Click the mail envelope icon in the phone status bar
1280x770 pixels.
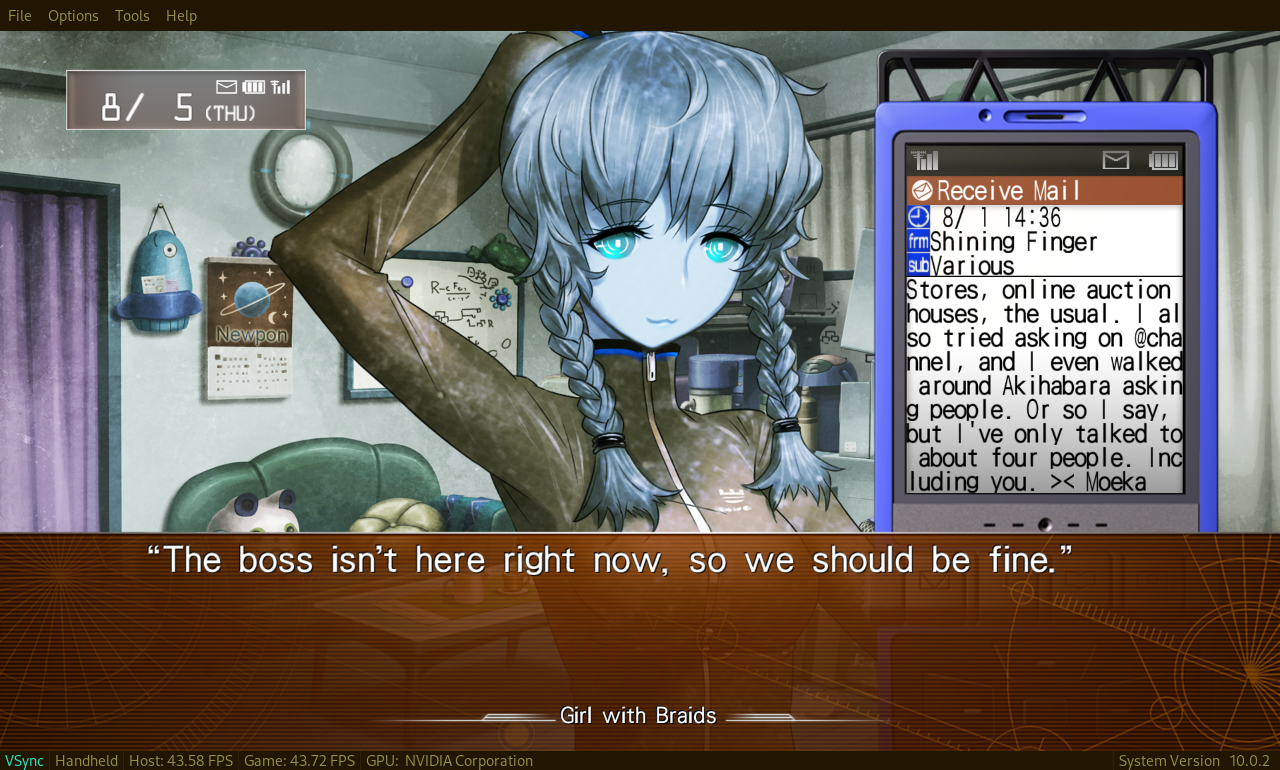pos(1114,159)
